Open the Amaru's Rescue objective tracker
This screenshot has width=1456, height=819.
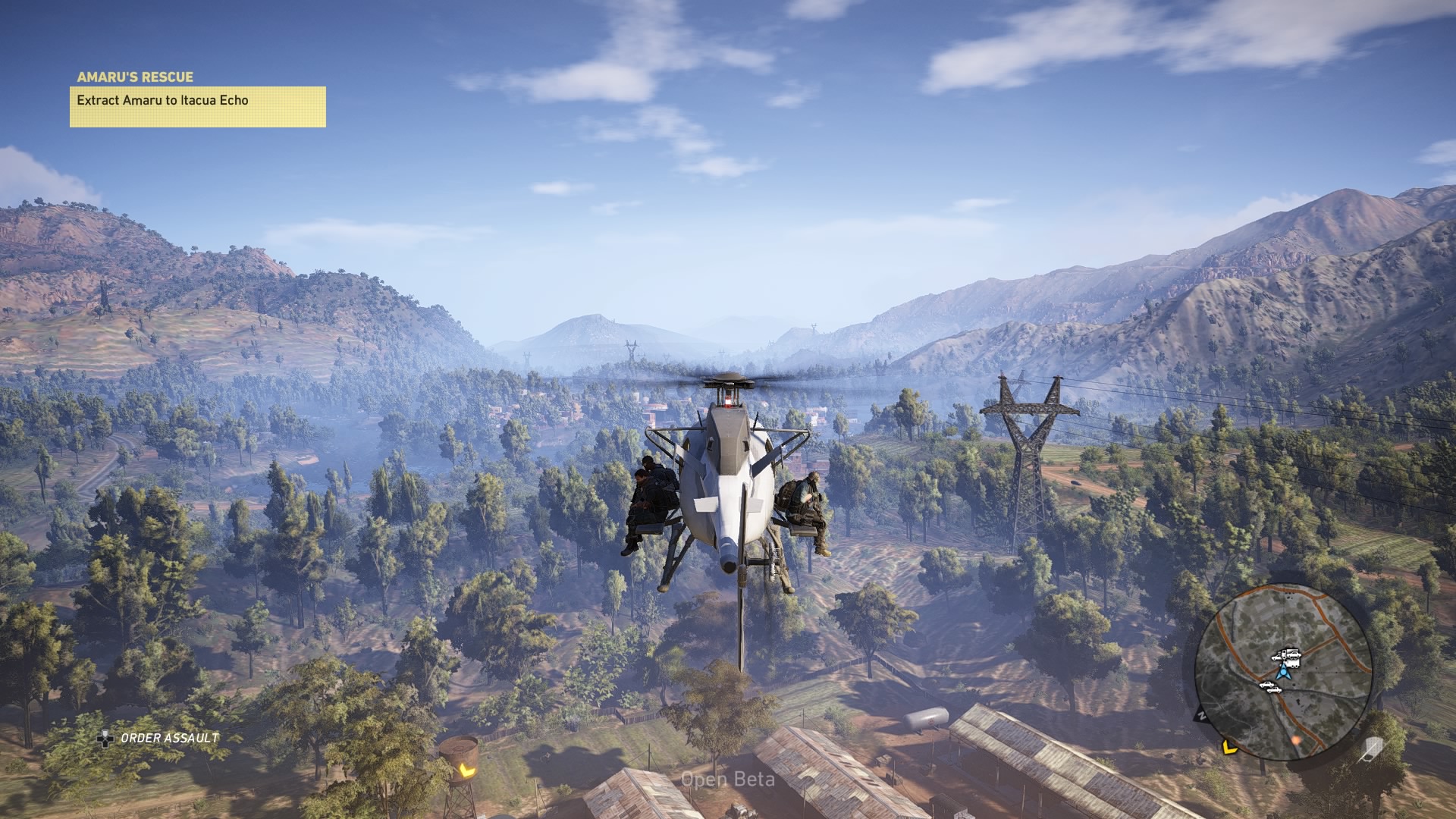[x=197, y=99]
